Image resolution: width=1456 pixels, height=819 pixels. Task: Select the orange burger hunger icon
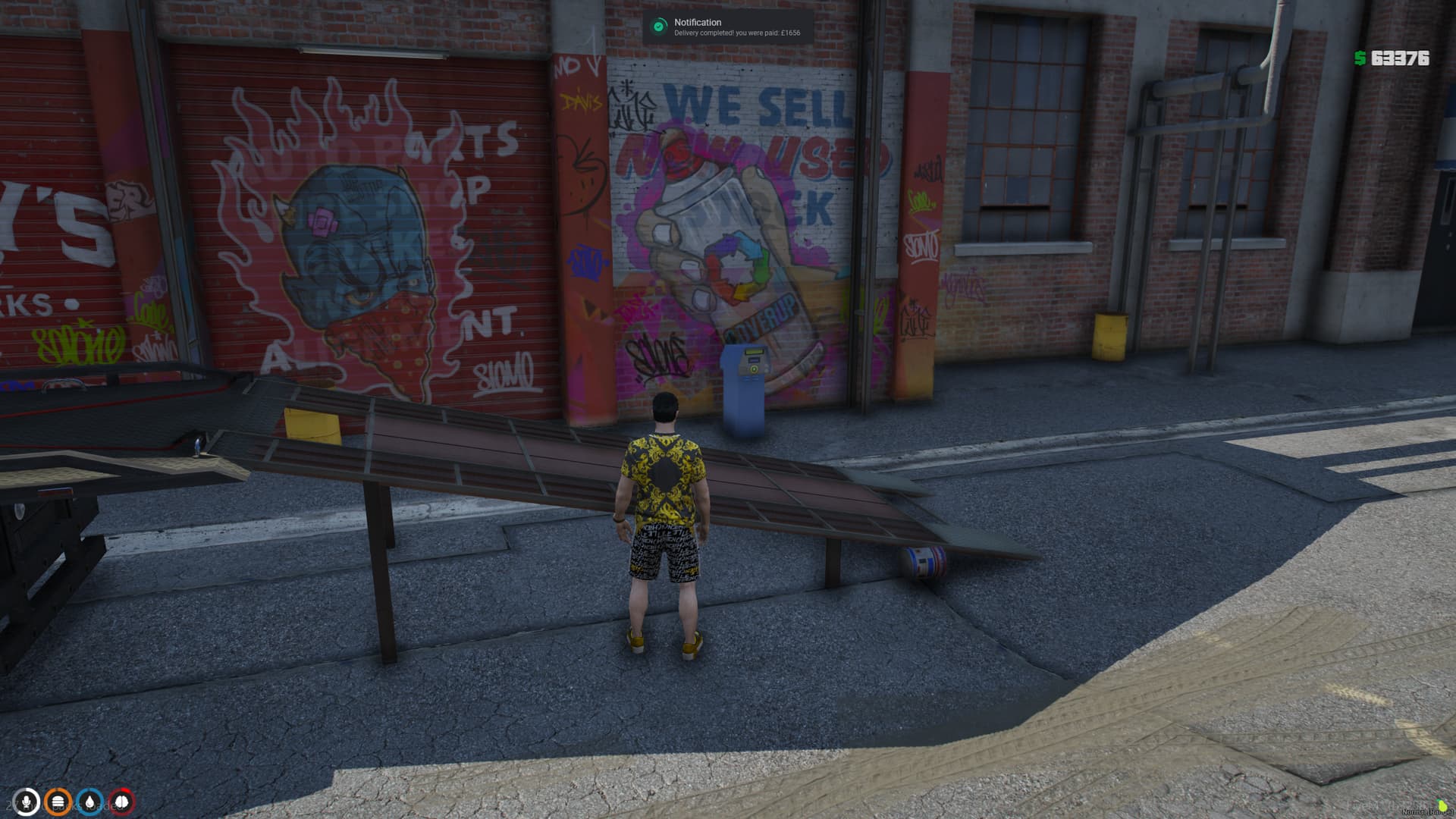pos(58,802)
